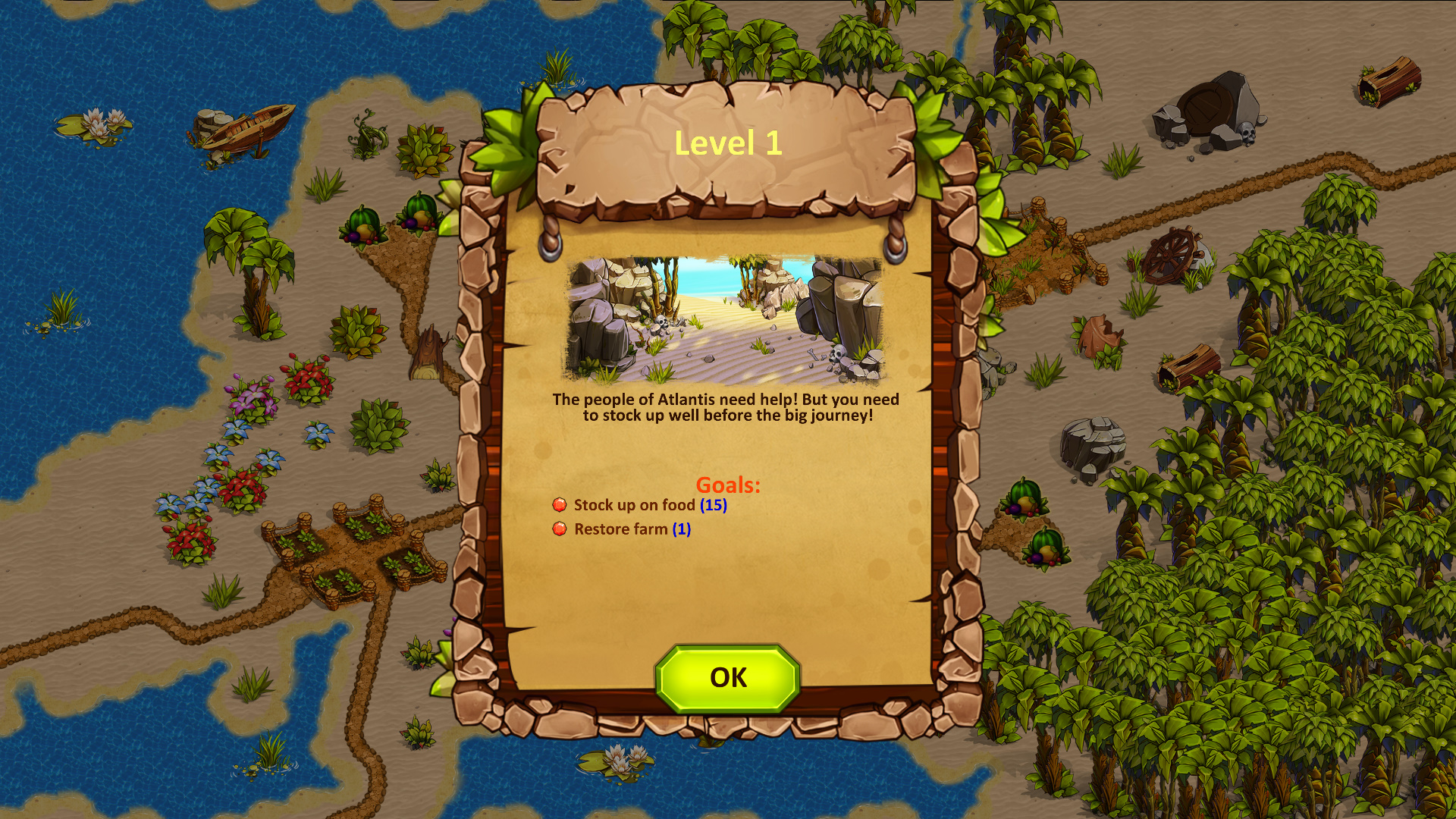Confirm the Level 1 briefing with OK
Screen dimensions: 1456x819
click(x=727, y=678)
